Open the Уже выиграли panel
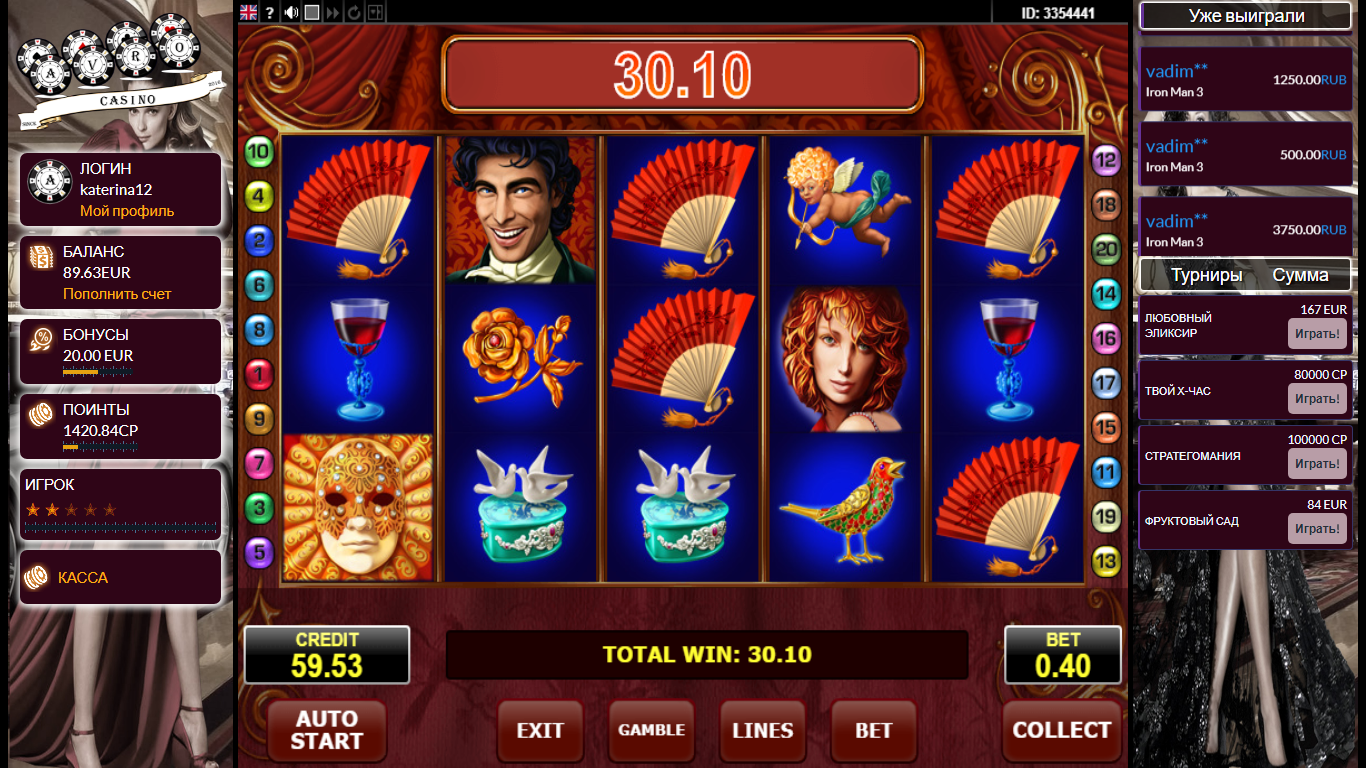The width and height of the screenshot is (1366, 768). pos(1244,16)
